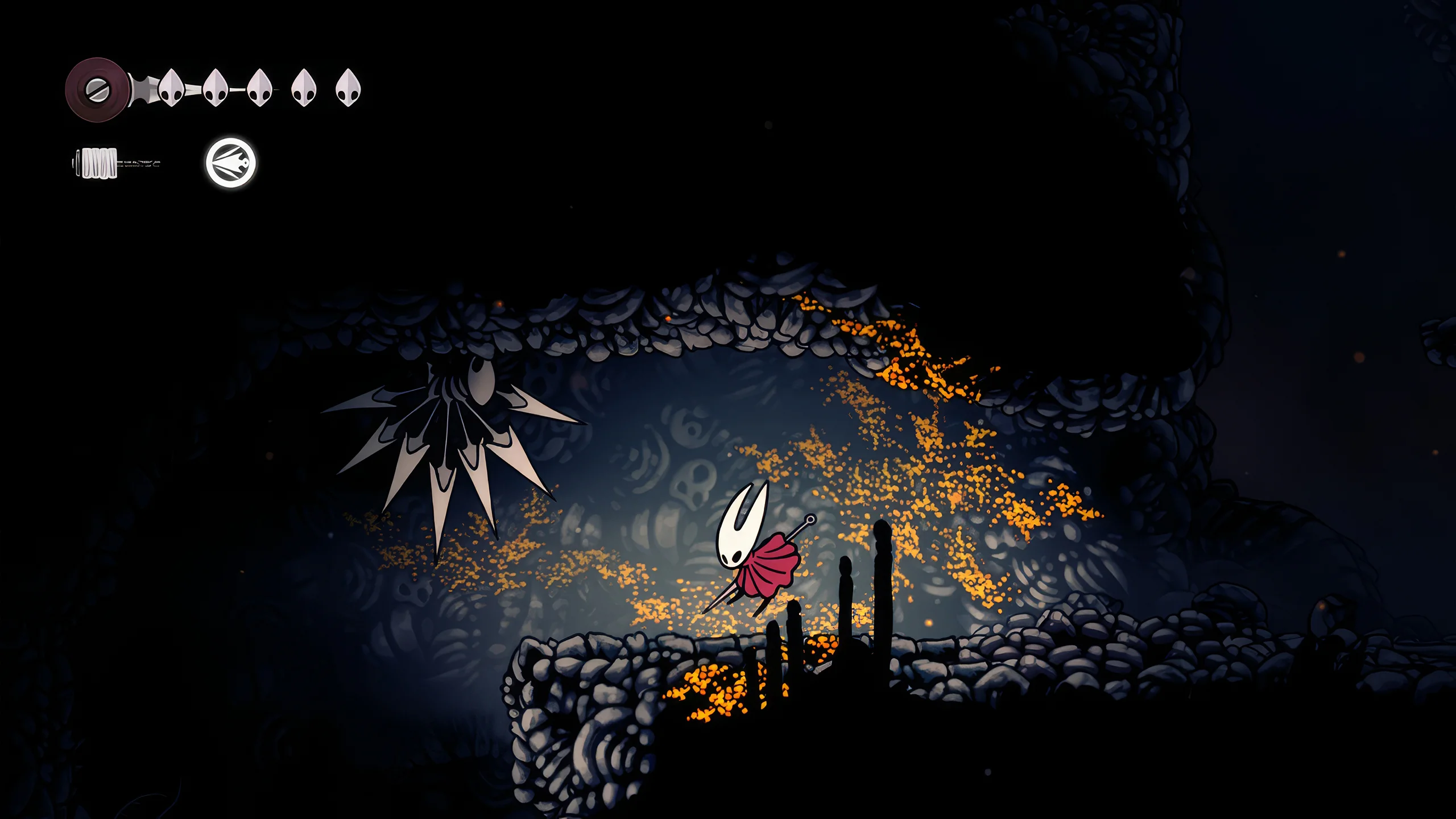The width and height of the screenshot is (1456, 819).
Task: Select the glowing circular equipped tool icon
Action: pos(230,163)
